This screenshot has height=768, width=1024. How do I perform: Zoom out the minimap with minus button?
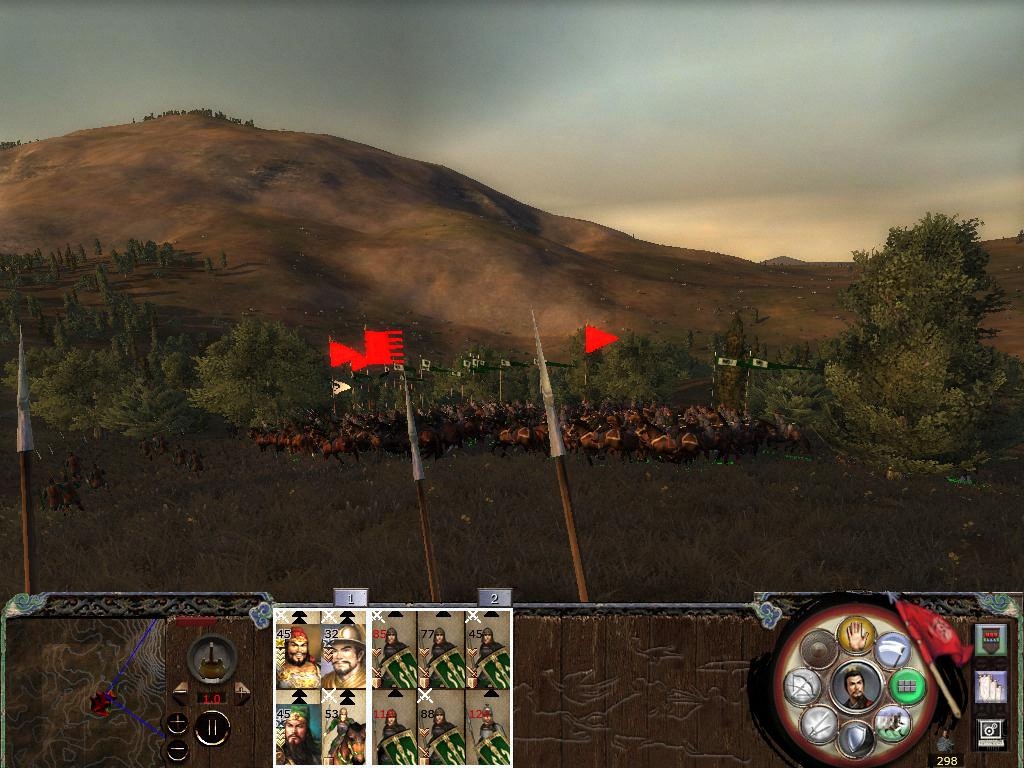click(x=177, y=750)
